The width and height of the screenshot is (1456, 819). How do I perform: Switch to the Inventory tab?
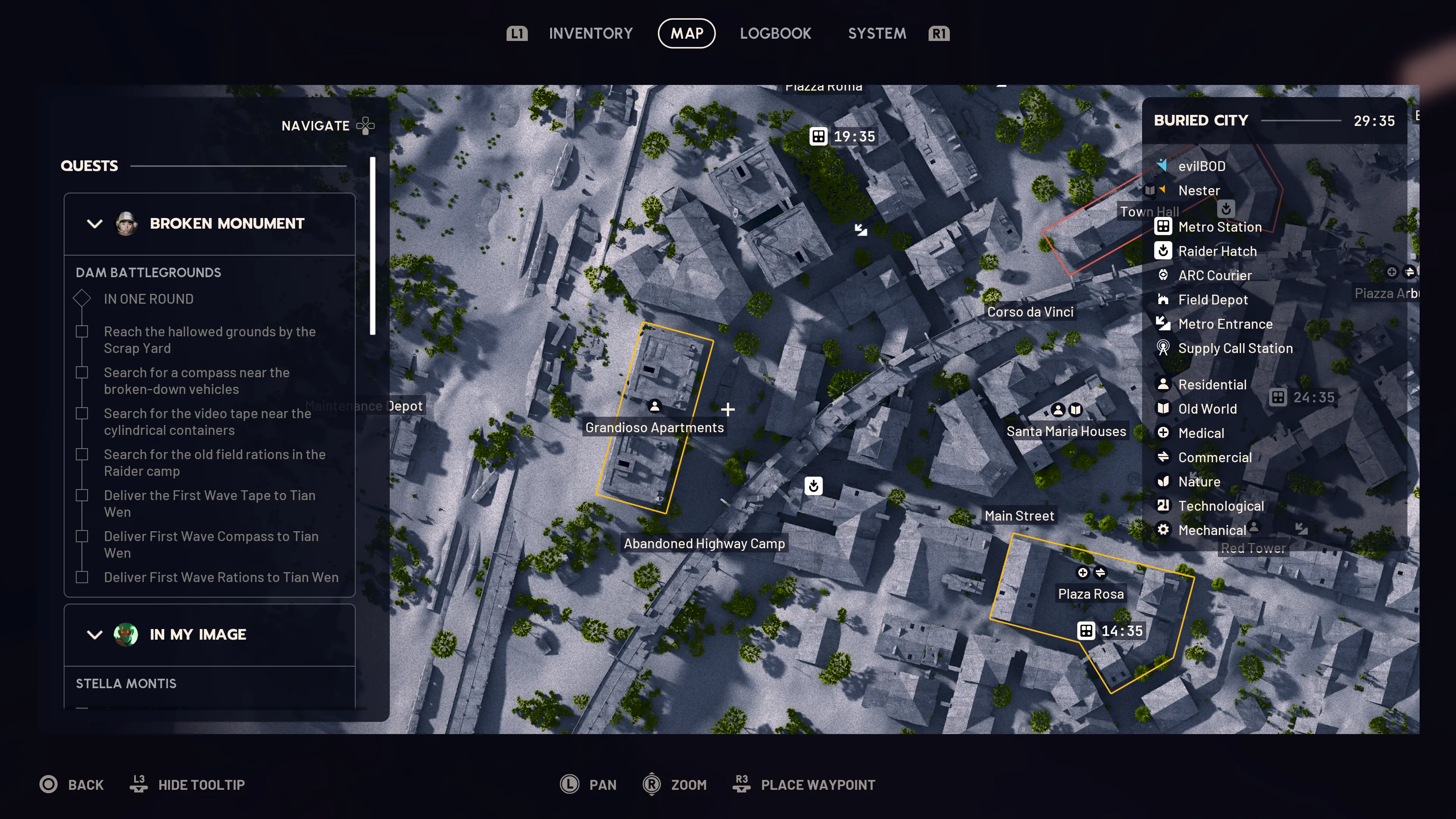coord(590,33)
